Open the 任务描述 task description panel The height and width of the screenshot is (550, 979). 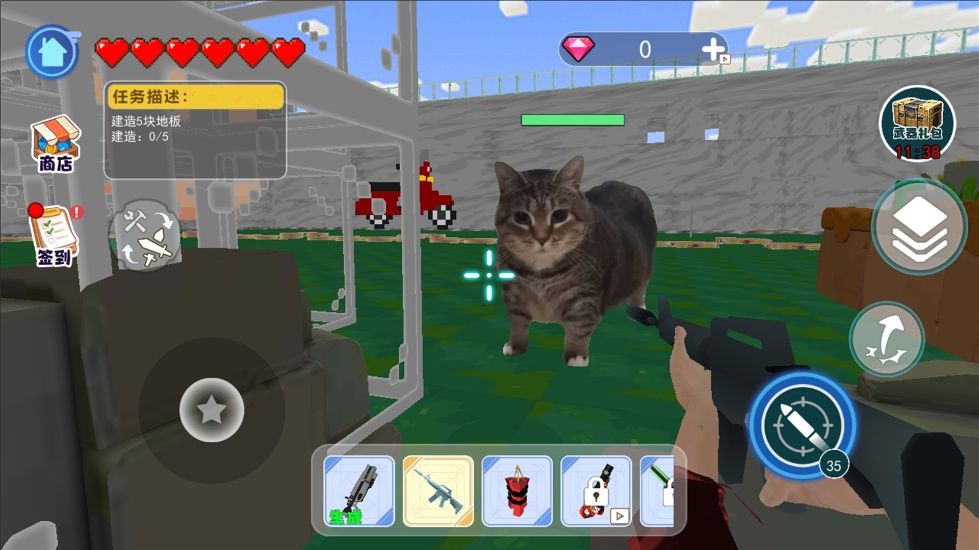195,129
